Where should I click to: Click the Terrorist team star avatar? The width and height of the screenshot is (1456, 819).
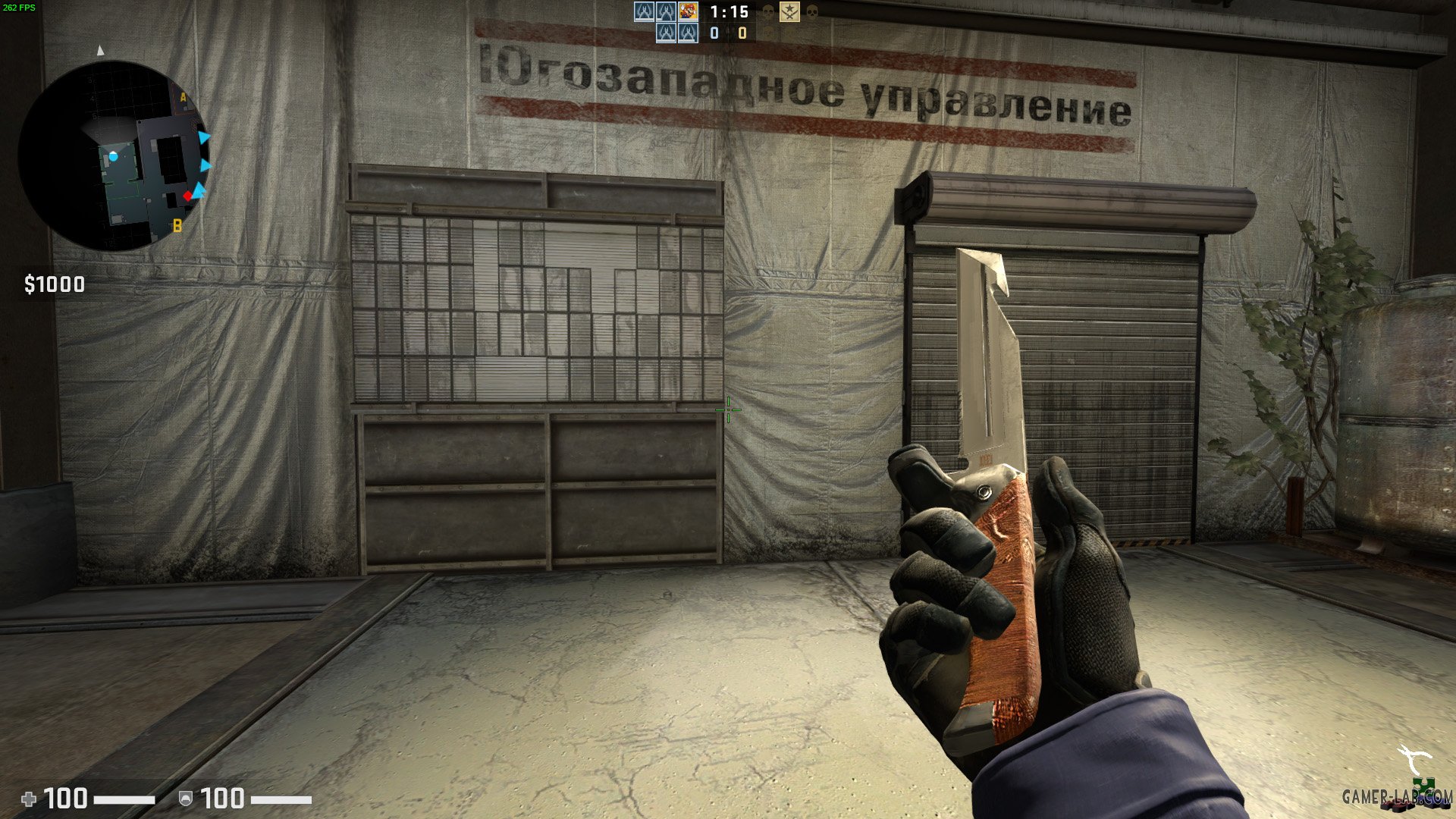click(x=789, y=11)
